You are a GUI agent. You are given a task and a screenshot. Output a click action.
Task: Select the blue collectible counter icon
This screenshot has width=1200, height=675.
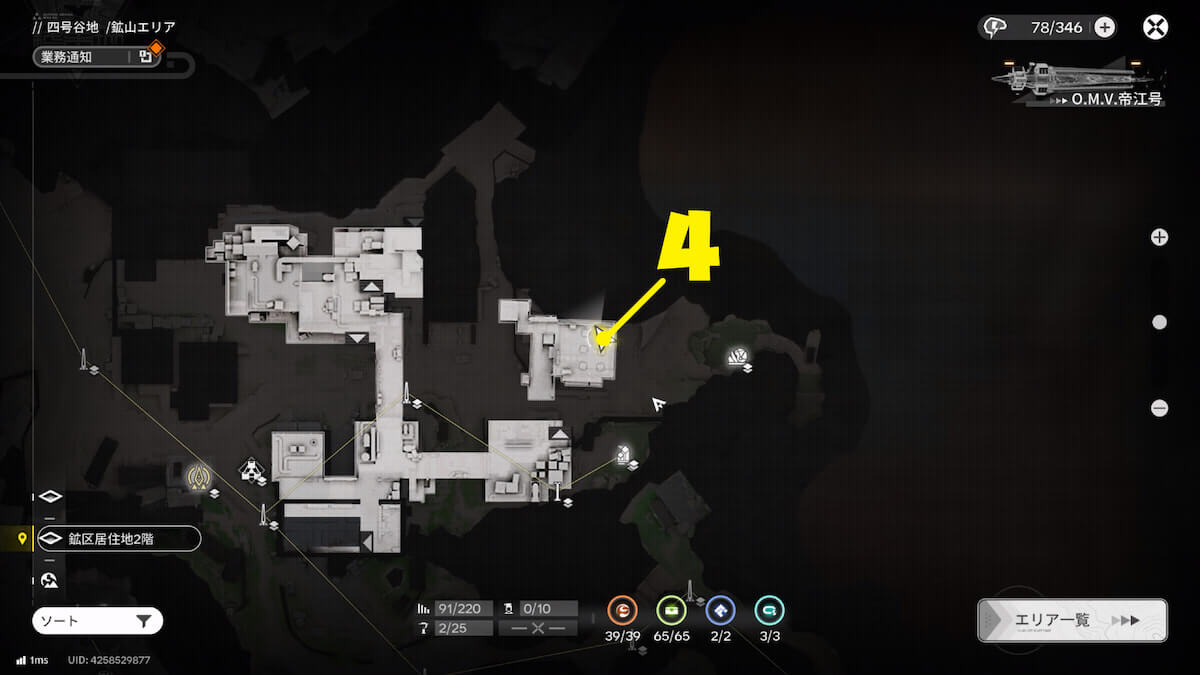[x=720, y=610]
